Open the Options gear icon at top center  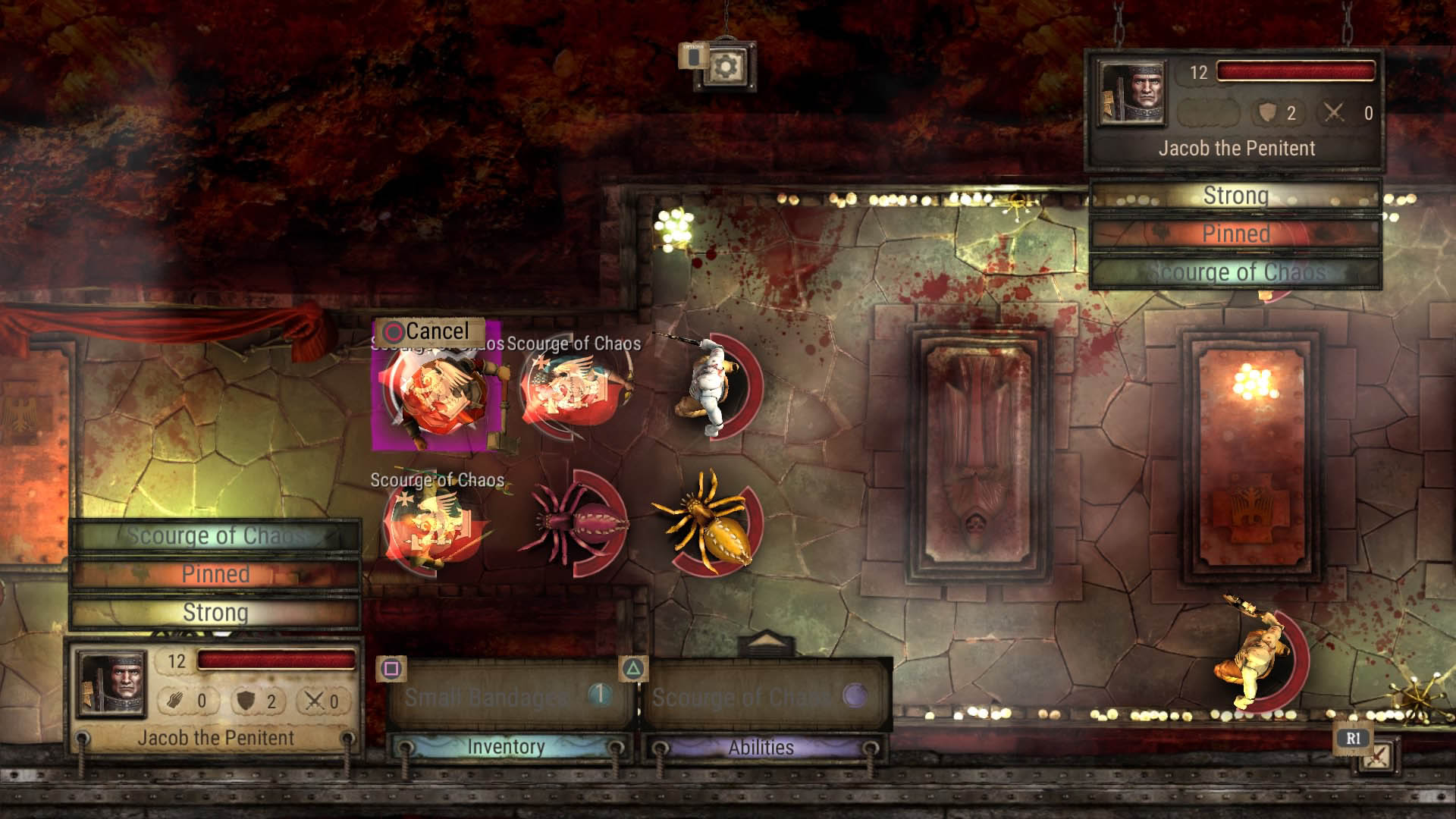click(725, 67)
